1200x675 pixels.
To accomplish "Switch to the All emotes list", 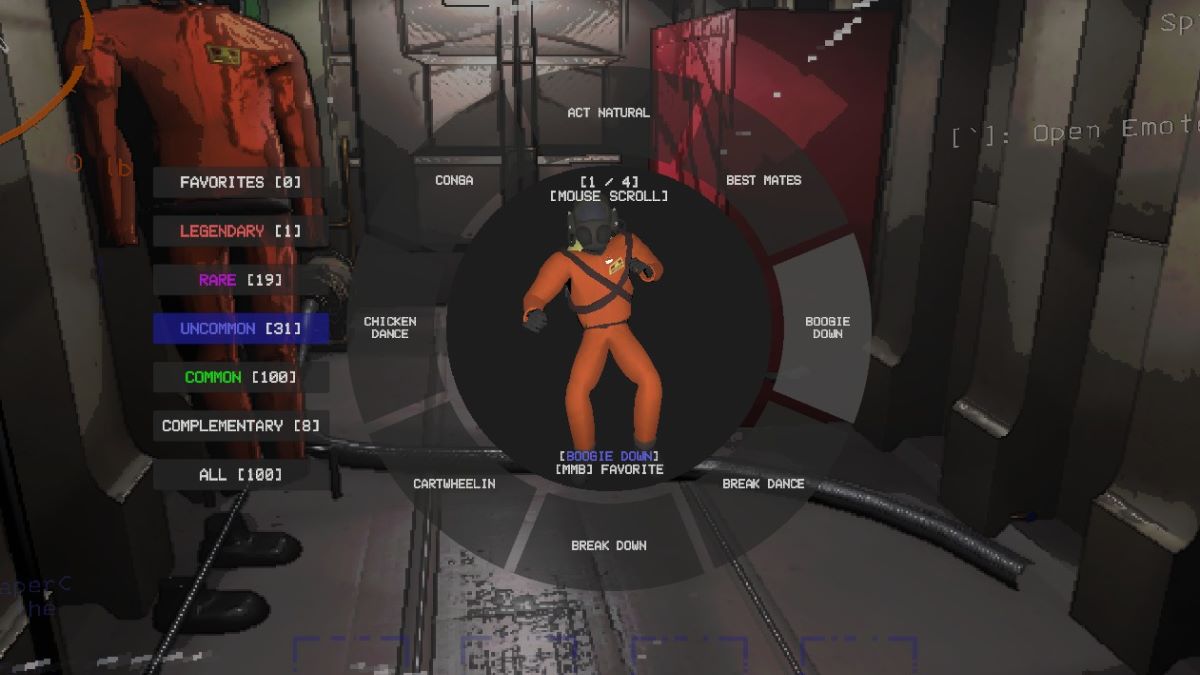I will 240,474.
